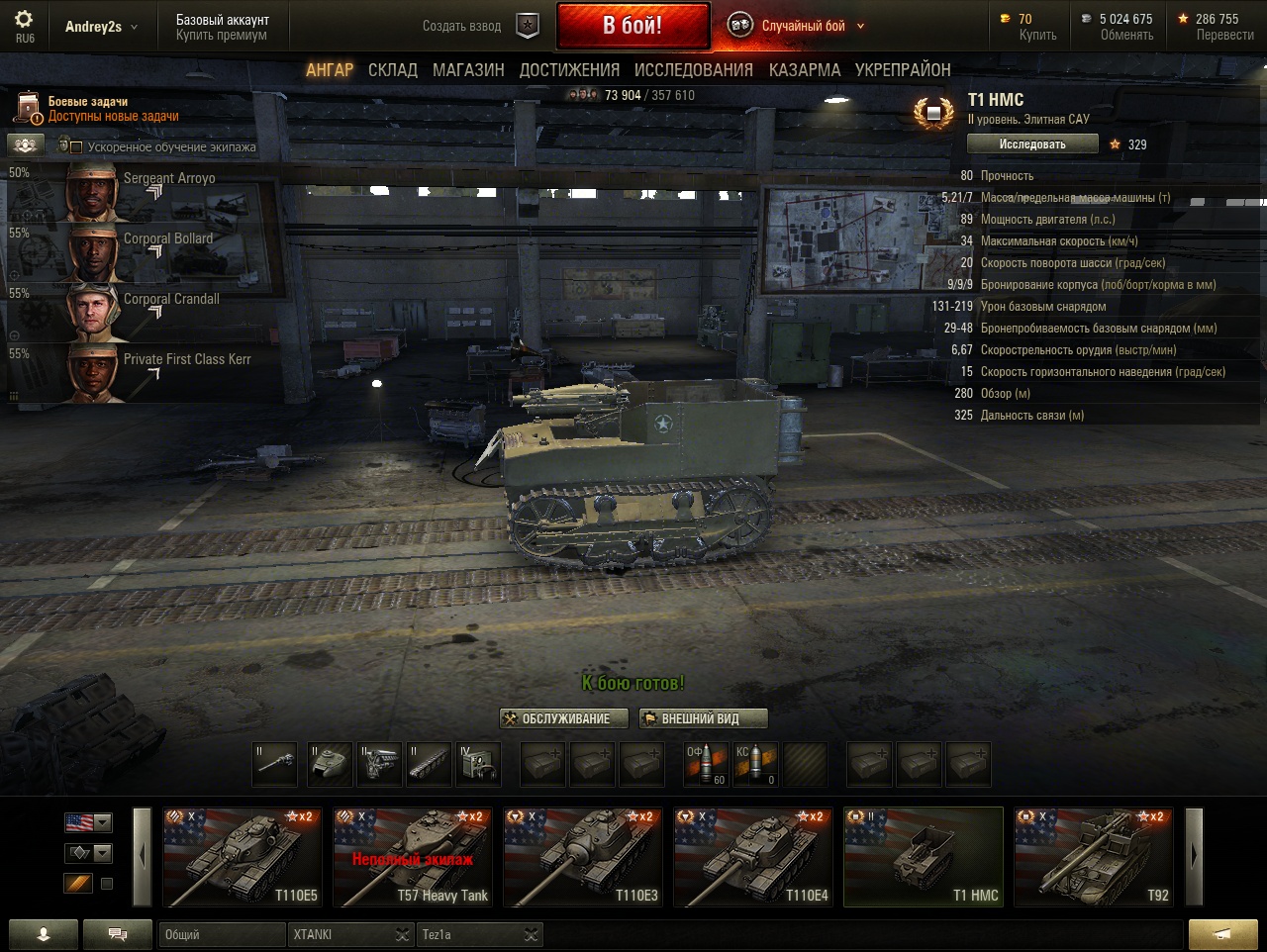1267x952 pixels.
Task: Open the Достижения tab
Action: [569, 70]
